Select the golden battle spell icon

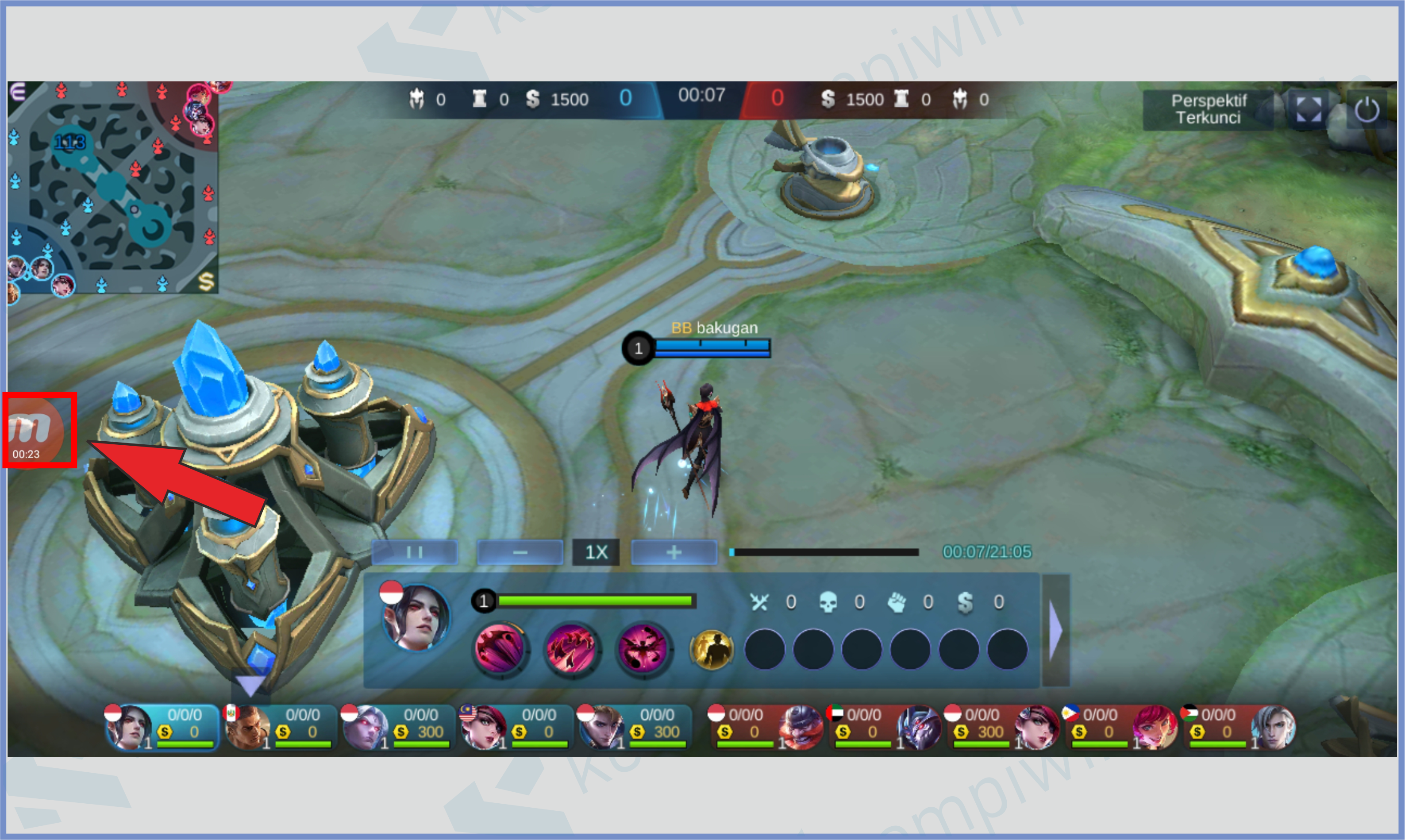click(x=711, y=649)
